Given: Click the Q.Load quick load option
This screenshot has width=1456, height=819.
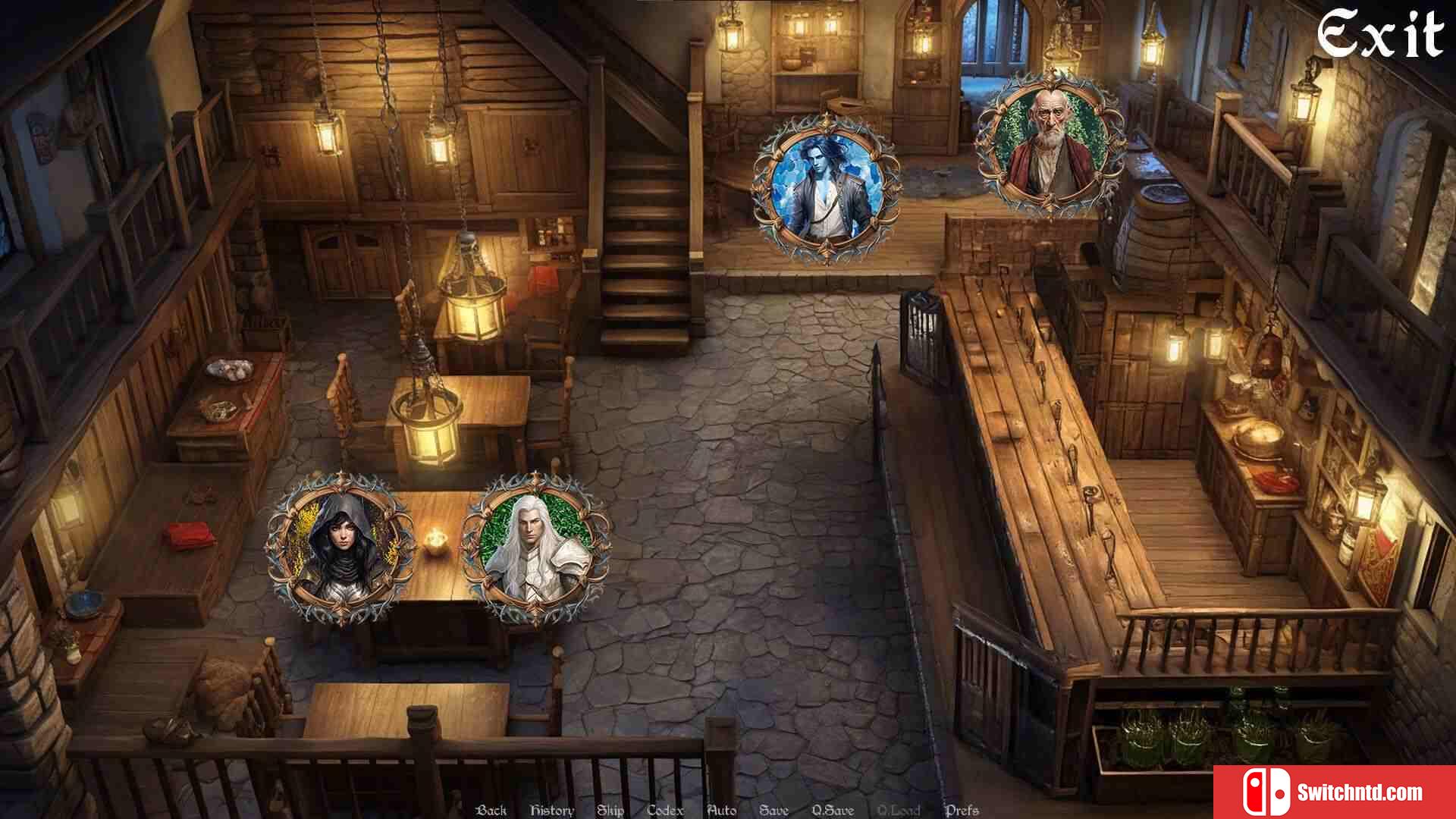Looking at the screenshot, I should (x=899, y=810).
